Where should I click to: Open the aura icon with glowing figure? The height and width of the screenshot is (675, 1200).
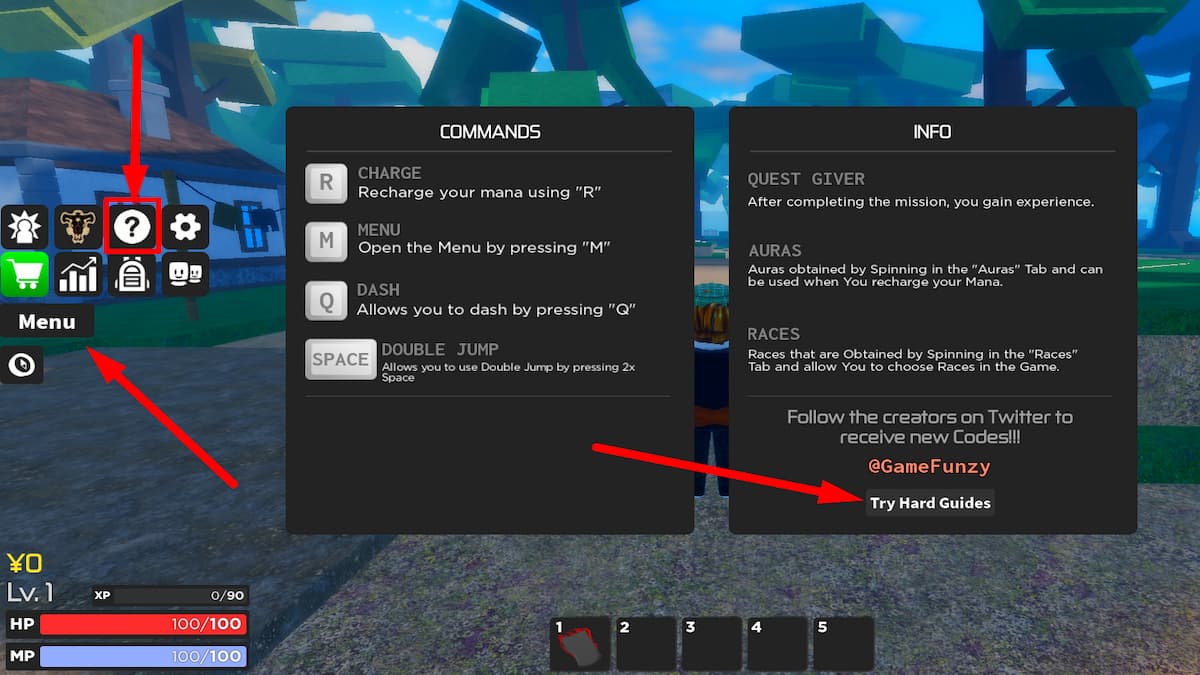click(24, 227)
